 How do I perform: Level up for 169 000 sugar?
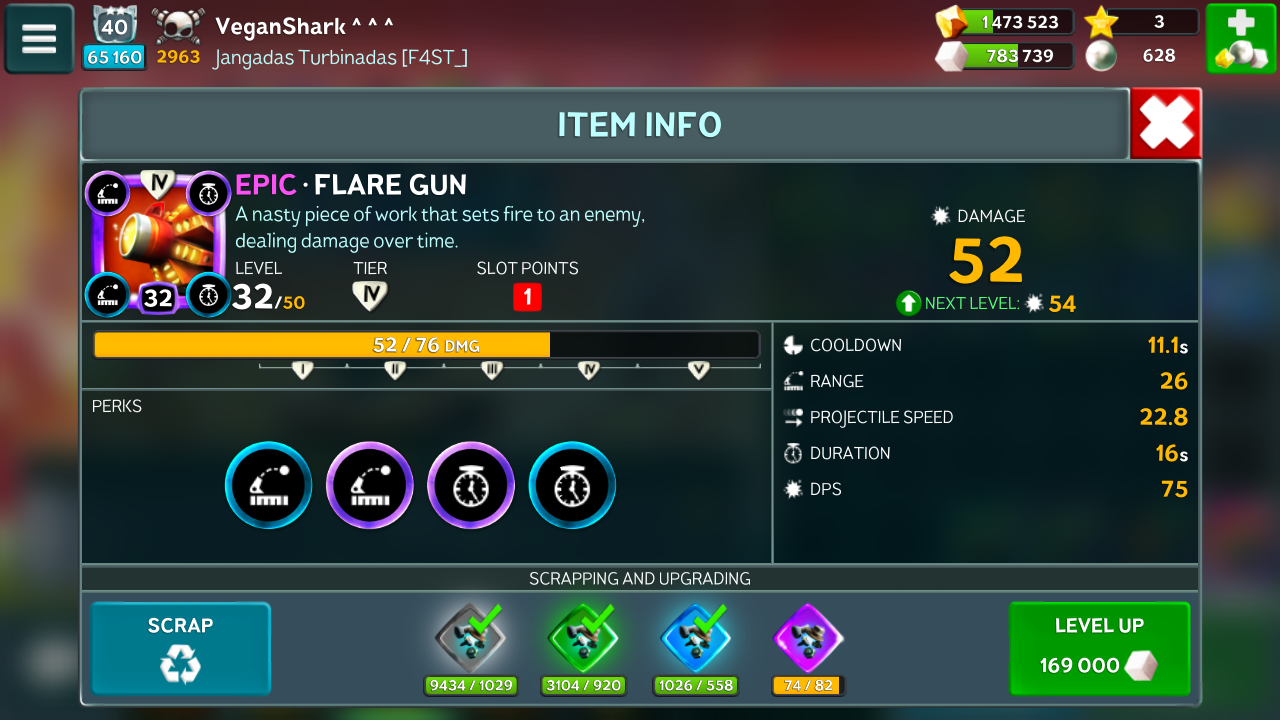tap(1099, 648)
